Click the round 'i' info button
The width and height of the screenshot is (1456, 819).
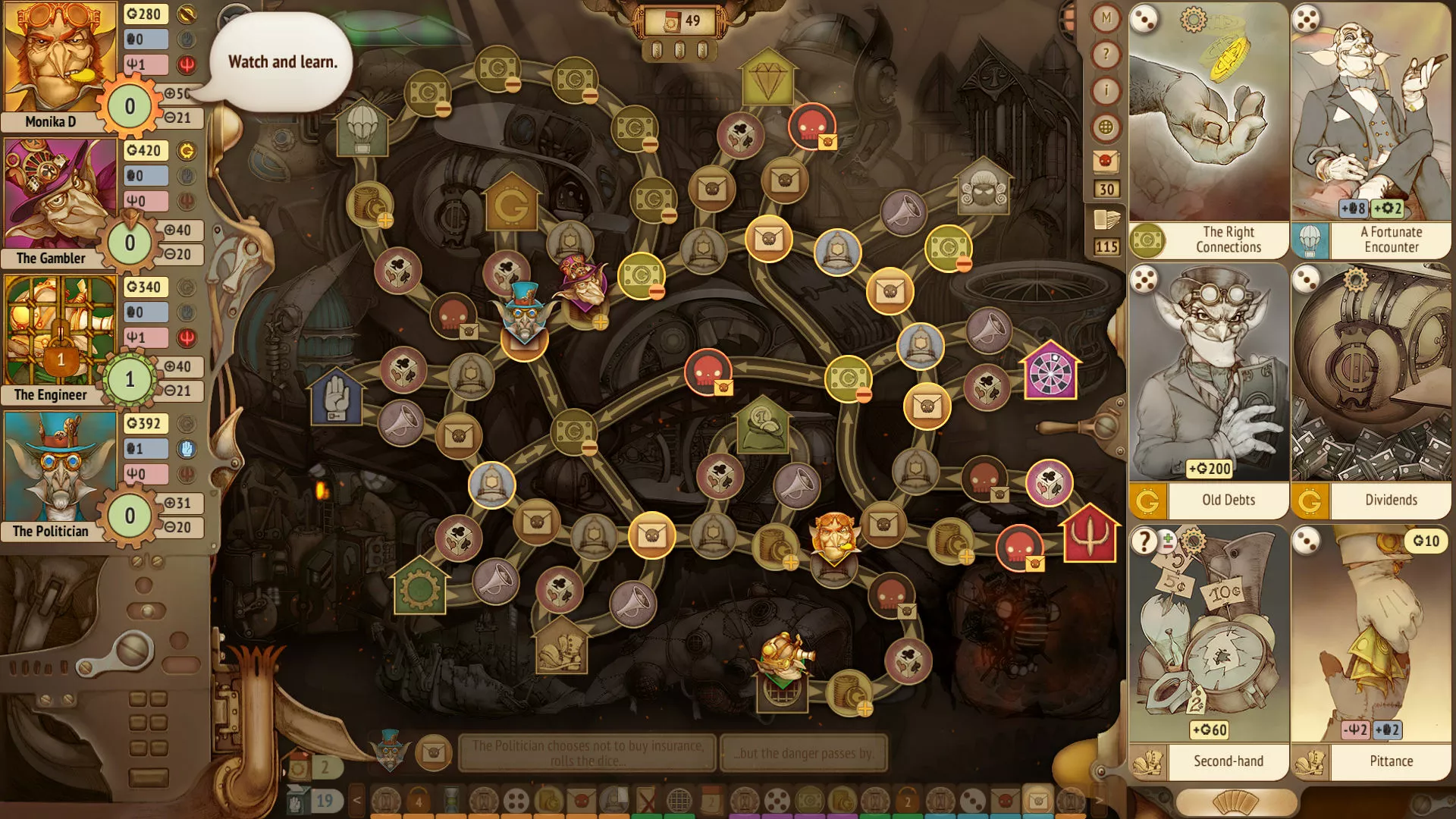coord(1106,91)
